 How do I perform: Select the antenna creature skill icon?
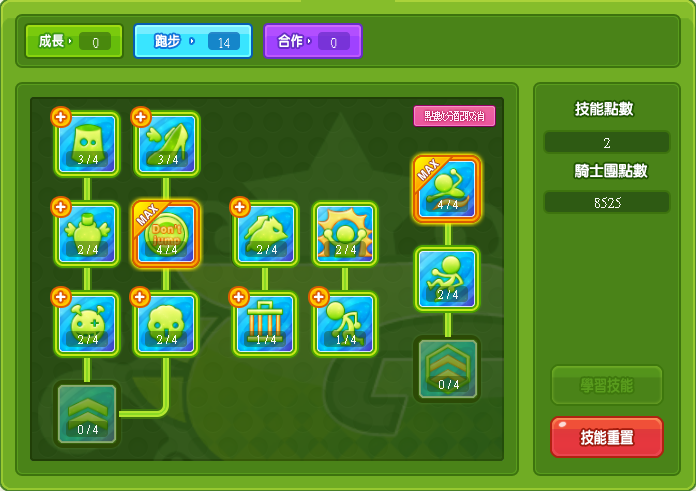pos(87,323)
